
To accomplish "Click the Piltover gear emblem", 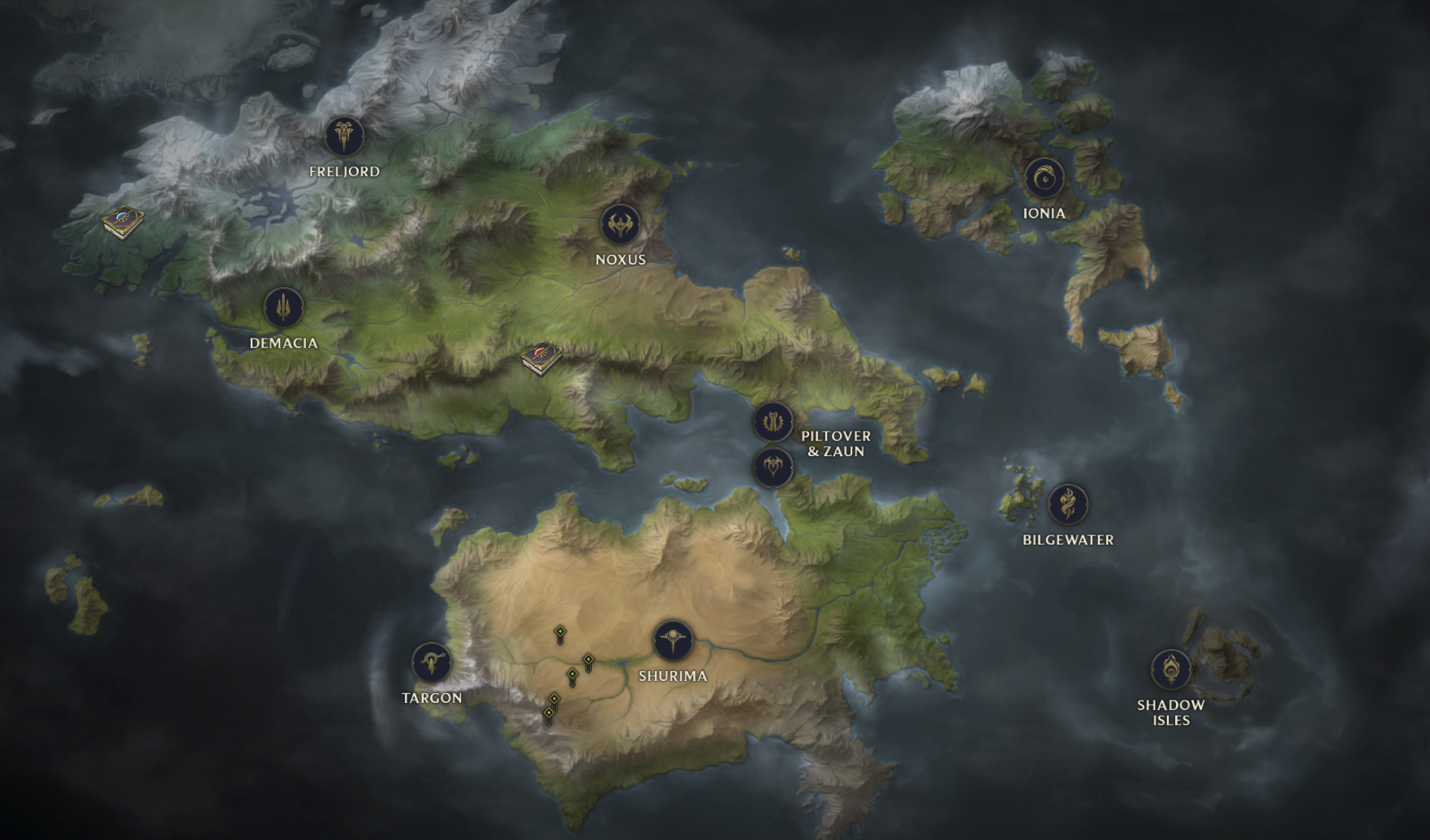I will point(773,422).
